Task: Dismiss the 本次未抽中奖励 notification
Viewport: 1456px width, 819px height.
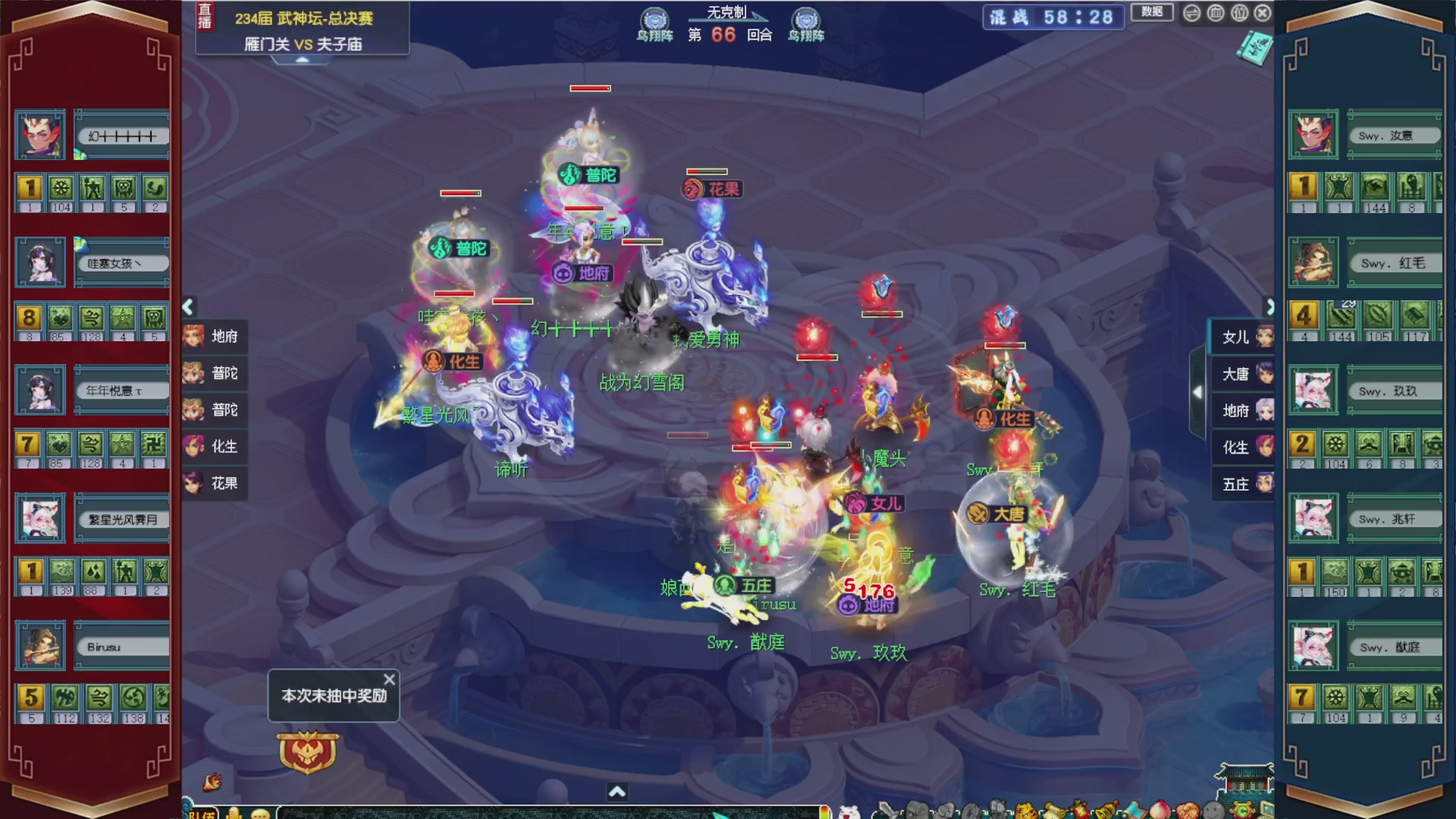Action: point(391,679)
